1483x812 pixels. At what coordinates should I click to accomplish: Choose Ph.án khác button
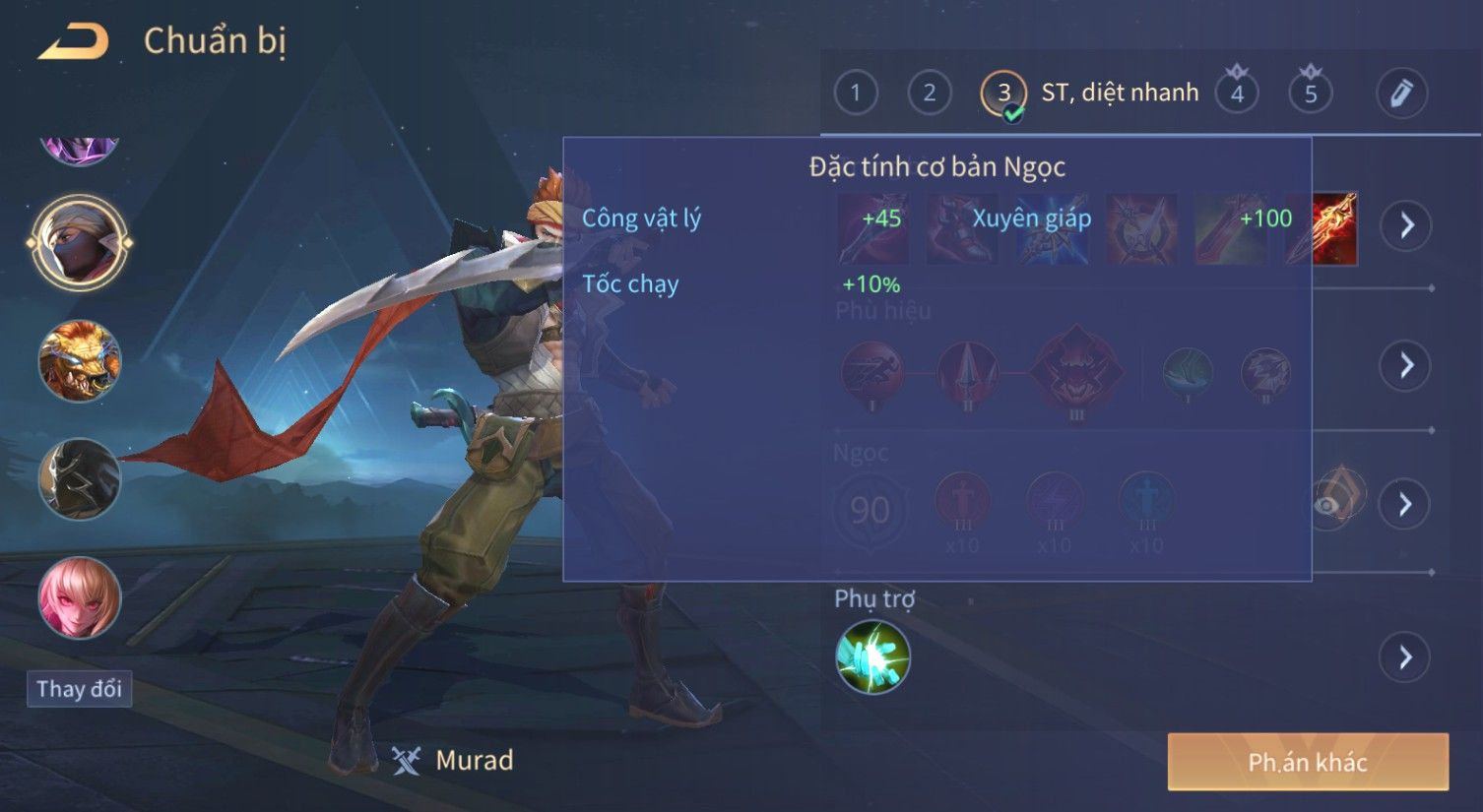pos(1308,762)
